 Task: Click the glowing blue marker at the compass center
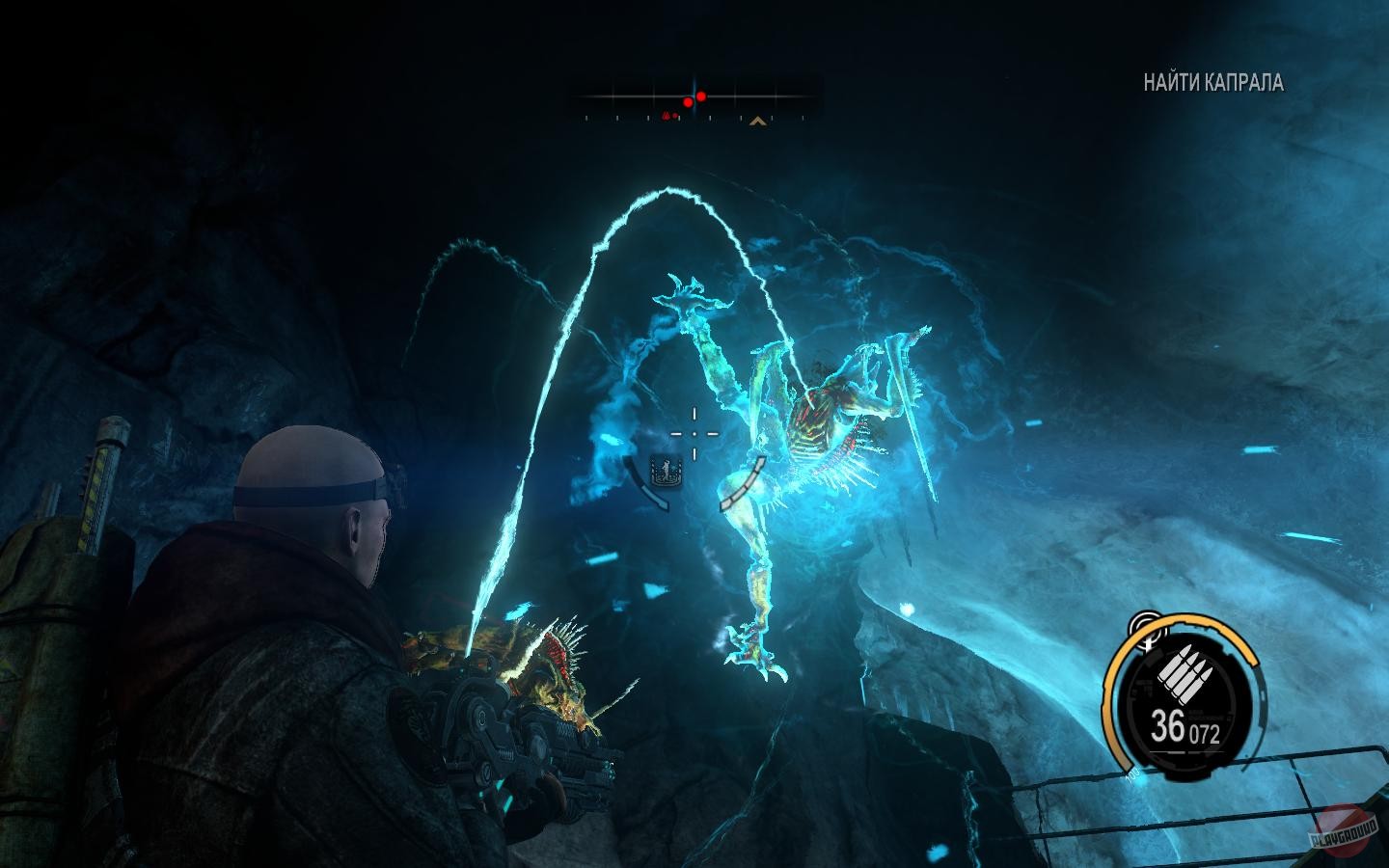pyautogui.click(x=694, y=95)
